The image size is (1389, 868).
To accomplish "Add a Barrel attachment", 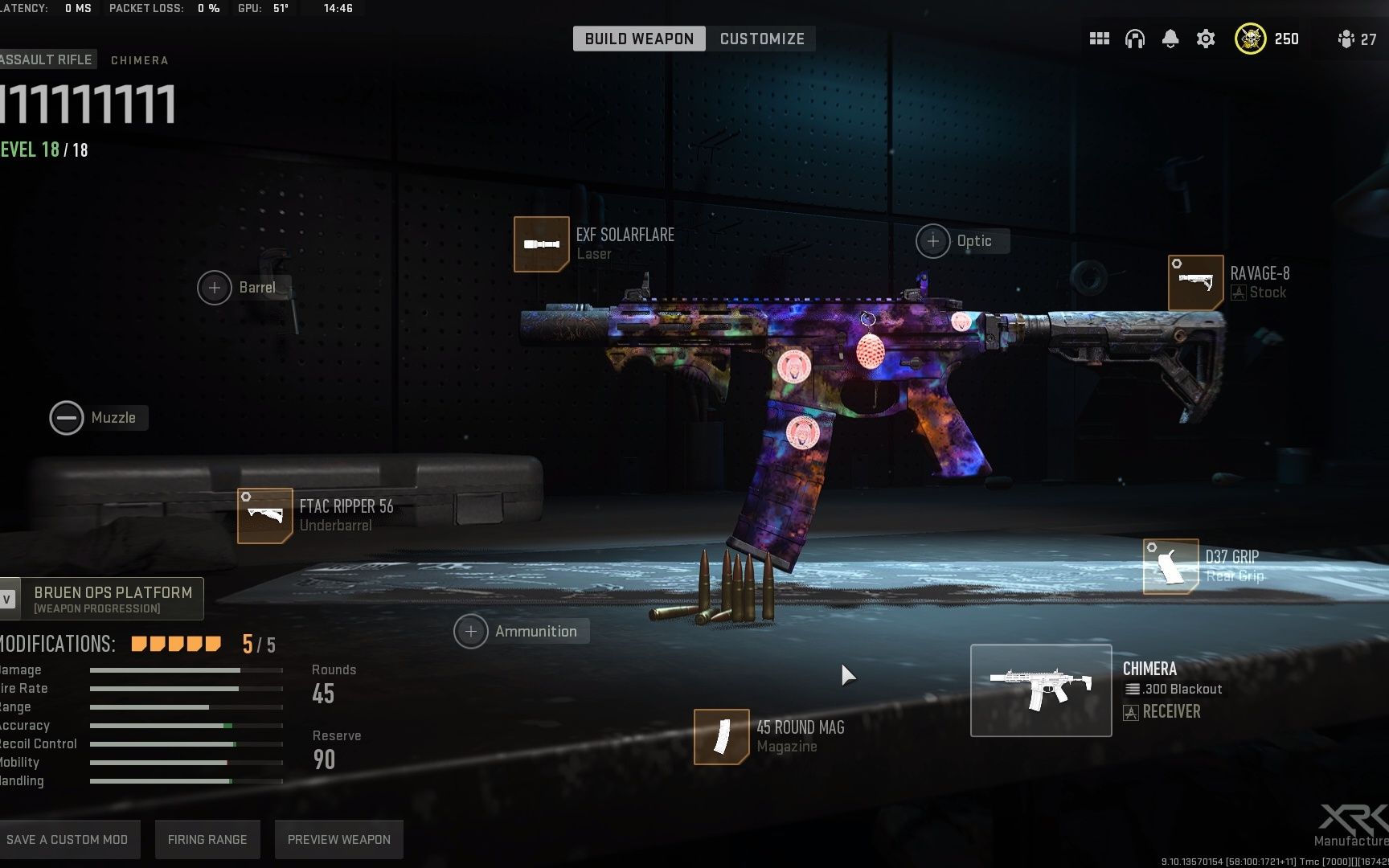I will click(x=215, y=288).
